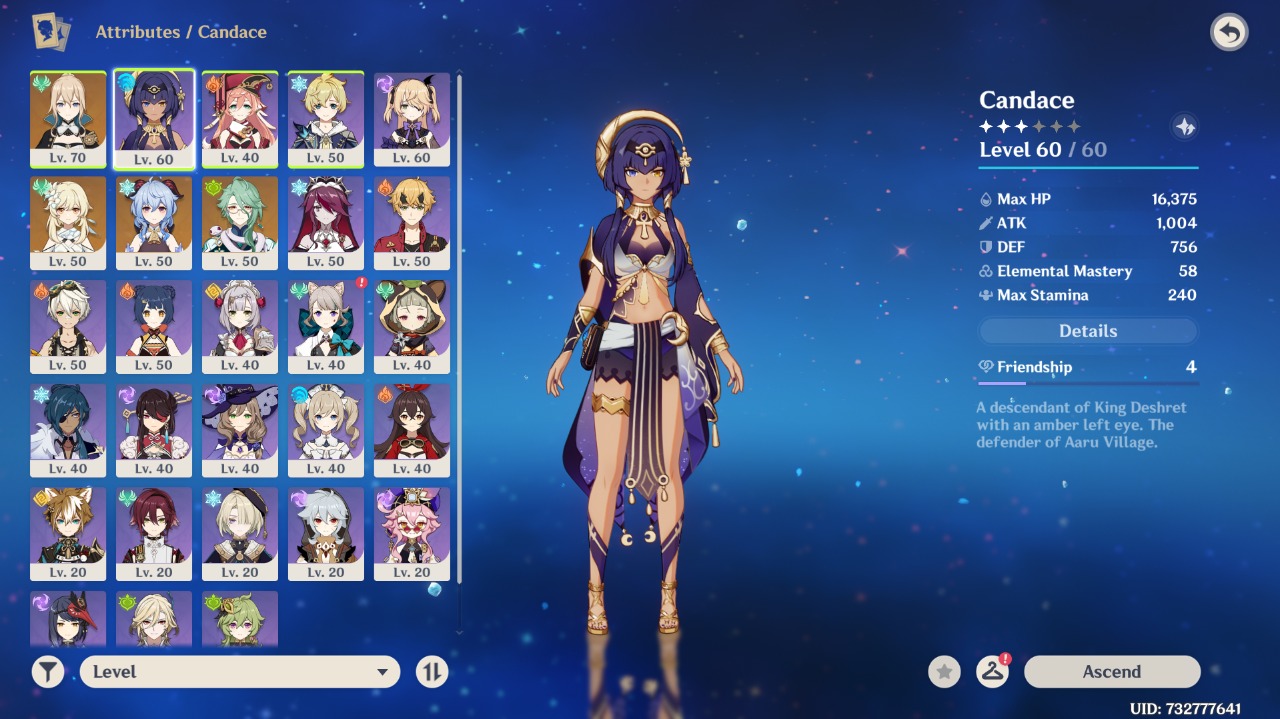This screenshot has width=1280, height=719.
Task: Choose Thoma's character tile
Action: point(412,222)
